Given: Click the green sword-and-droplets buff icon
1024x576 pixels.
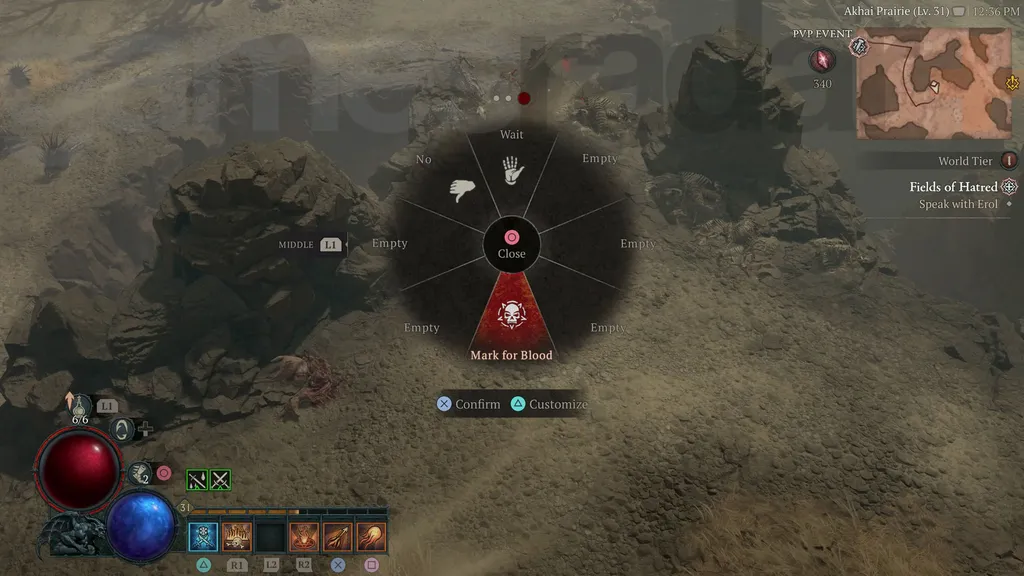Looking at the screenshot, I should 197,480.
